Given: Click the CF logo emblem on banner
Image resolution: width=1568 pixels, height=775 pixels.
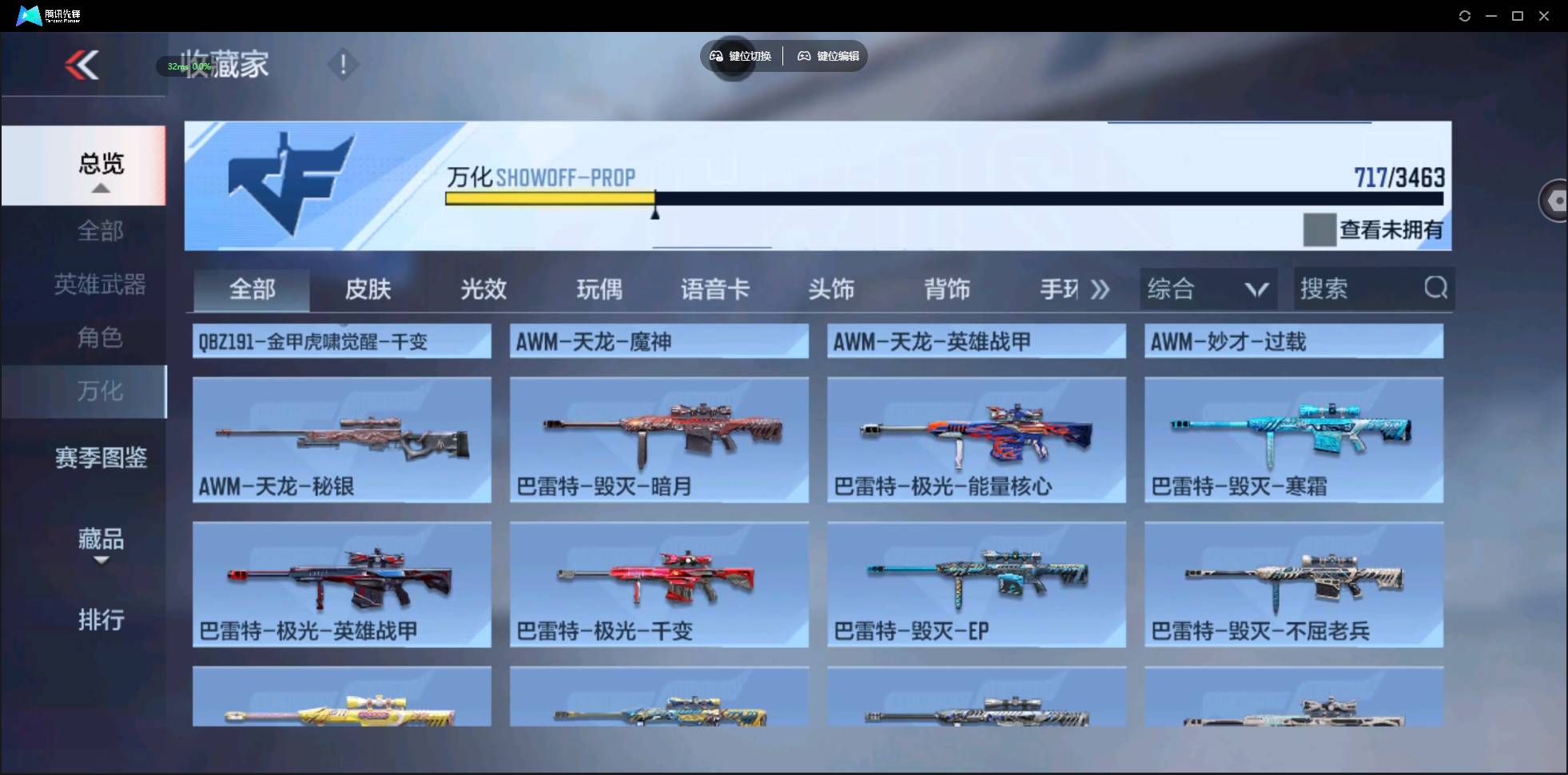Looking at the screenshot, I should pyautogui.click(x=290, y=183).
